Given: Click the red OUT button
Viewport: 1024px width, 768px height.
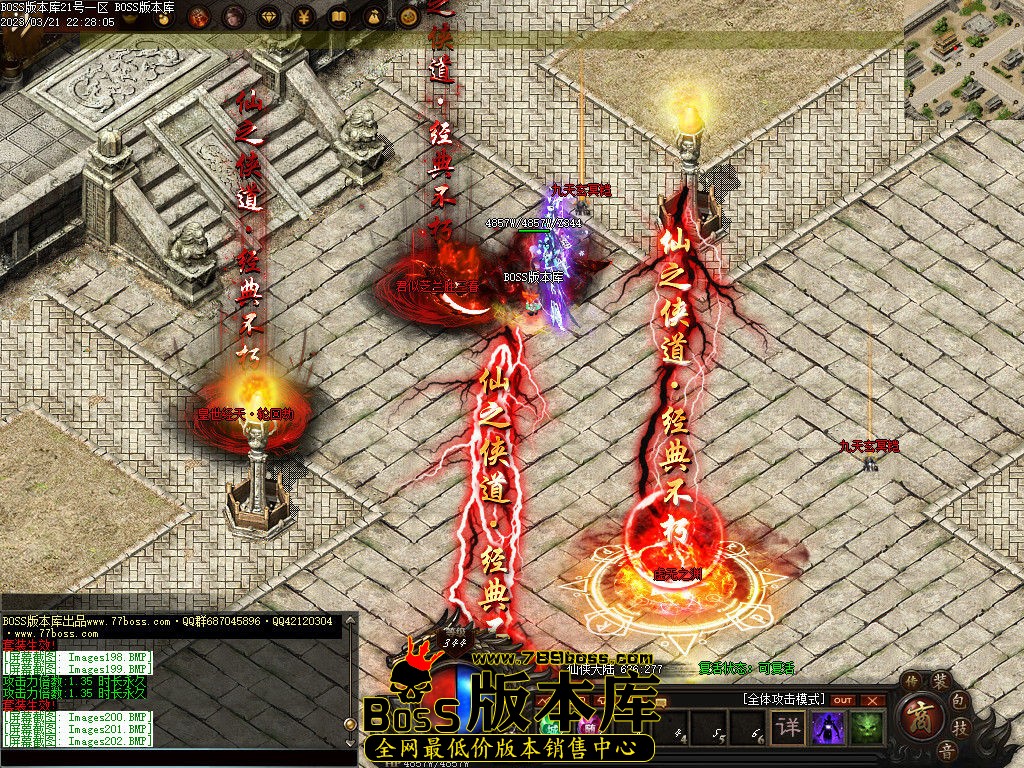Looking at the screenshot, I should 843,701.
